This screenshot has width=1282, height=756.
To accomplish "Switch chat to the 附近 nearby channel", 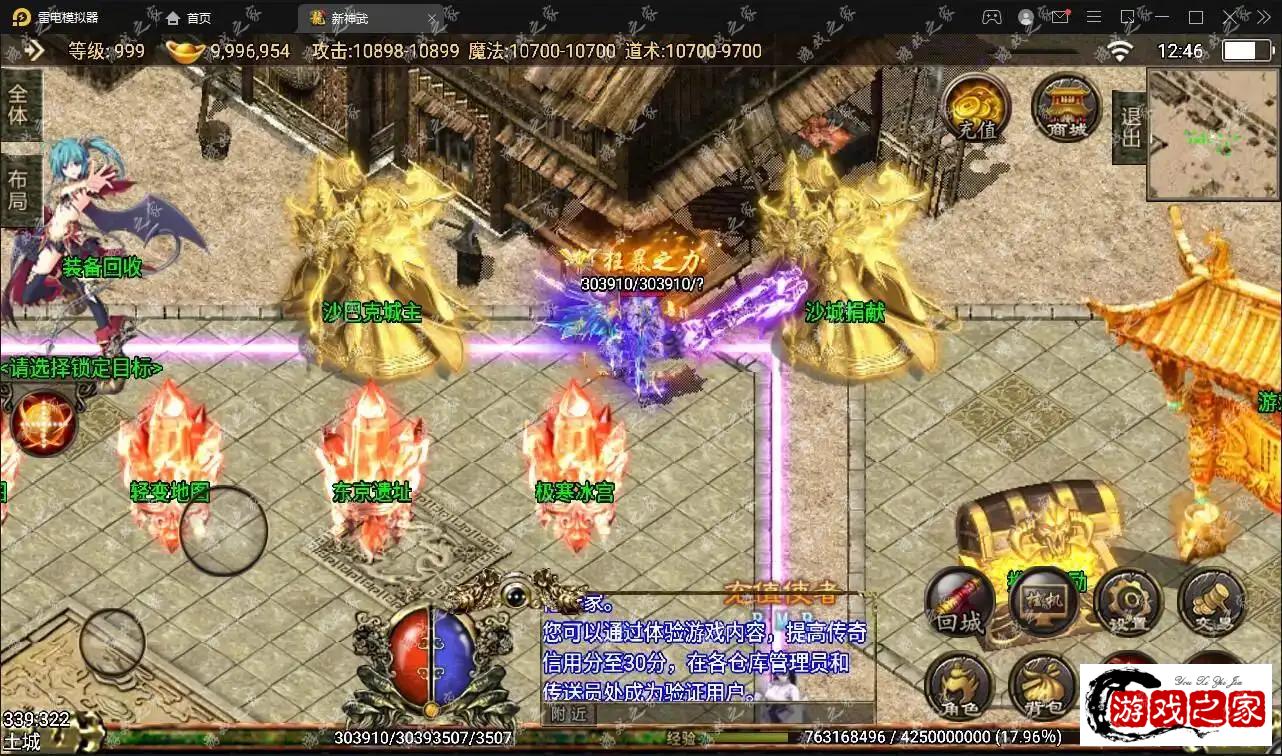I will [569, 713].
